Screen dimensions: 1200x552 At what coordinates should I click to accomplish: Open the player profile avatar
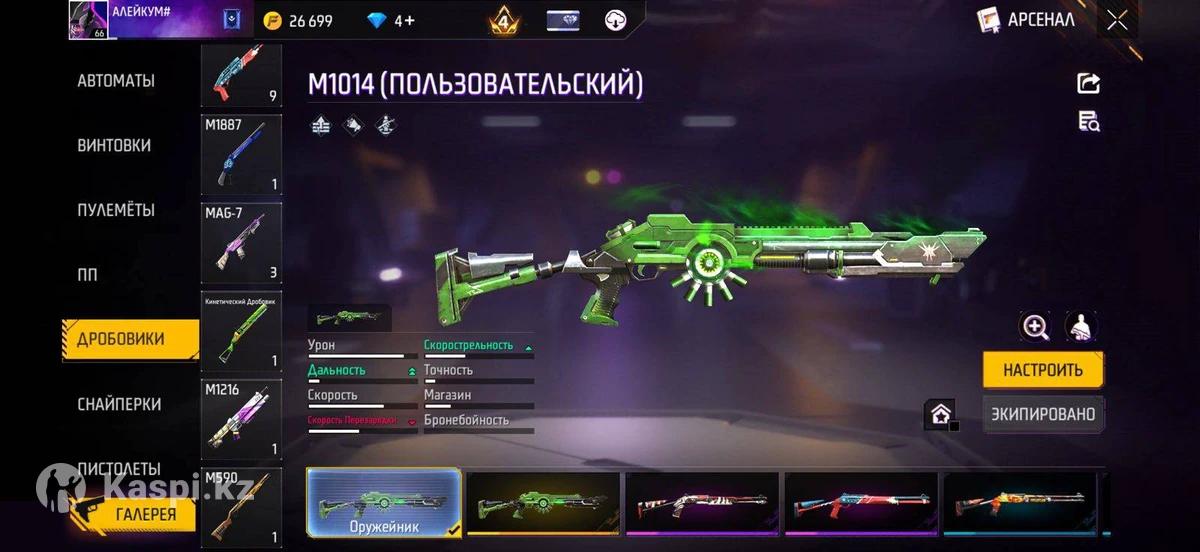pyautogui.click(x=88, y=20)
